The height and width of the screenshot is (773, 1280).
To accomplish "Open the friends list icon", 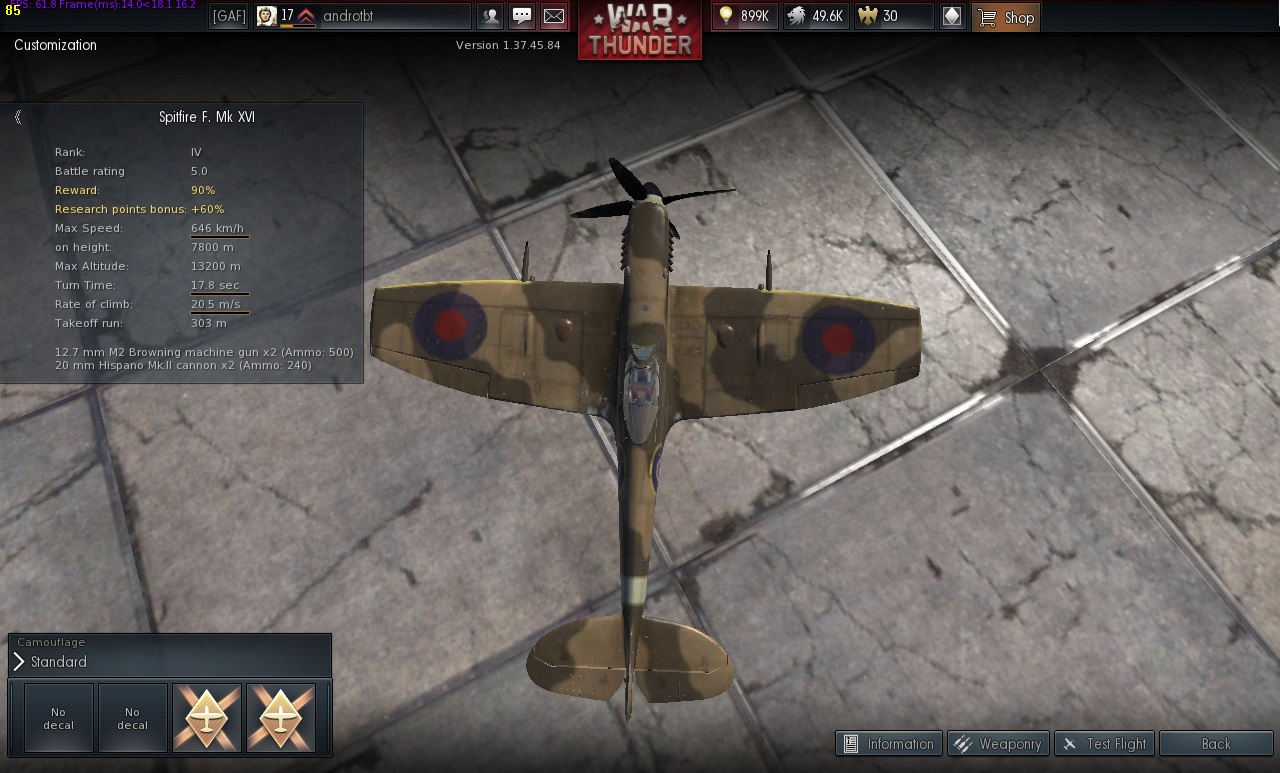I will click(x=490, y=16).
